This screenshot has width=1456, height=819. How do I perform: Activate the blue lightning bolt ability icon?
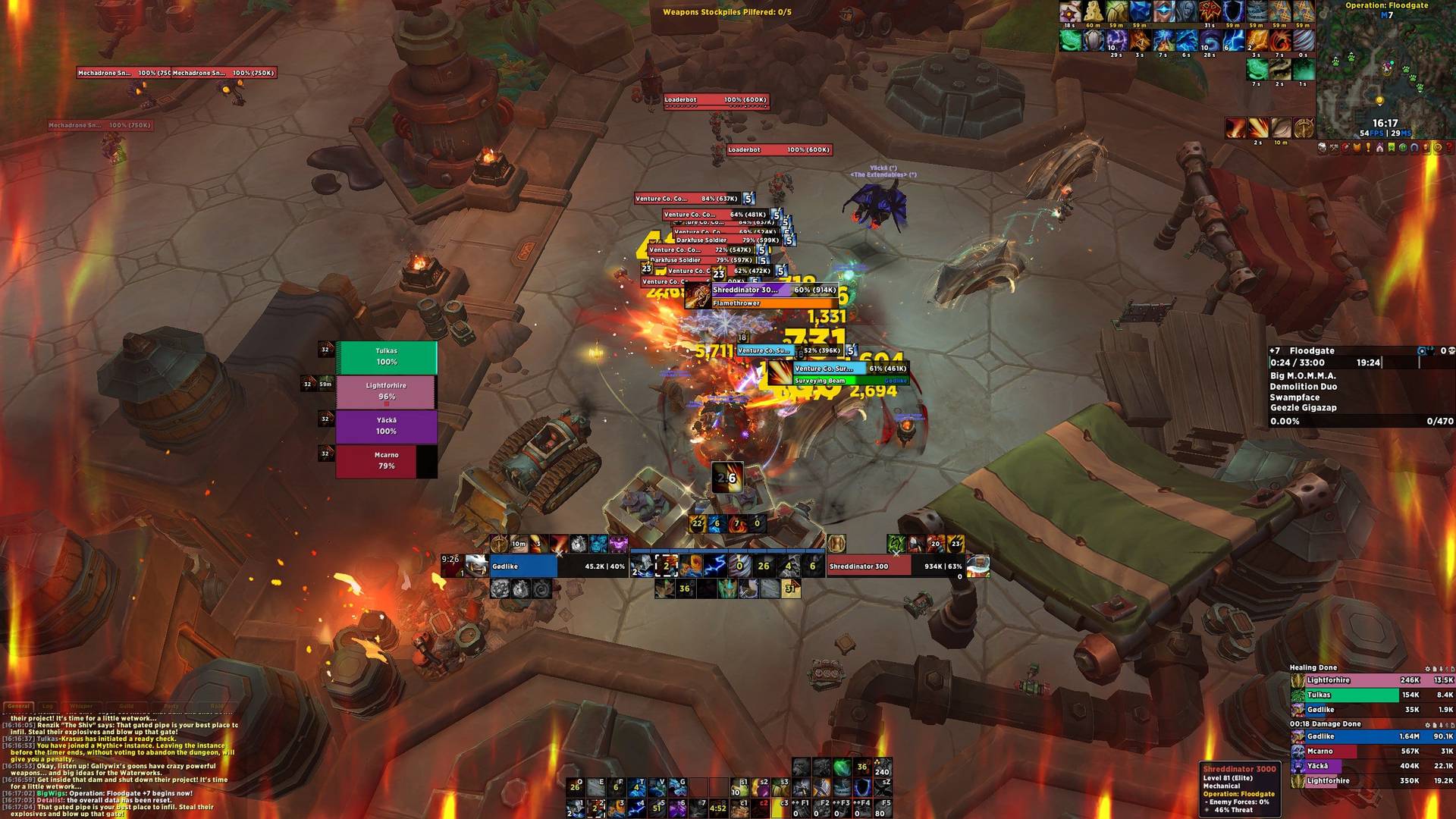(x=715, y=566)
